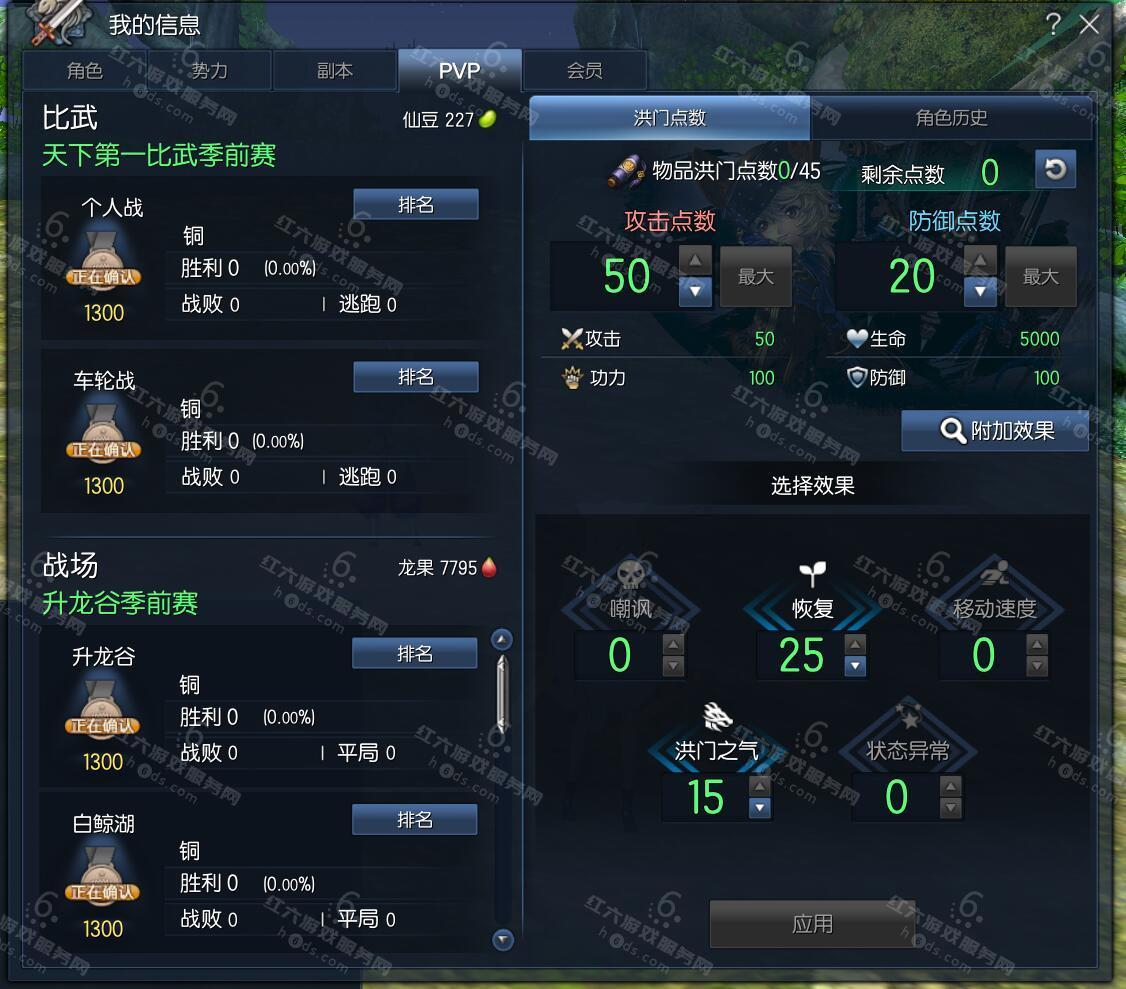Open 排名 for 白鲸湖
The height and width of the screenshot is (989, 1126).
(x=414, y=820)
